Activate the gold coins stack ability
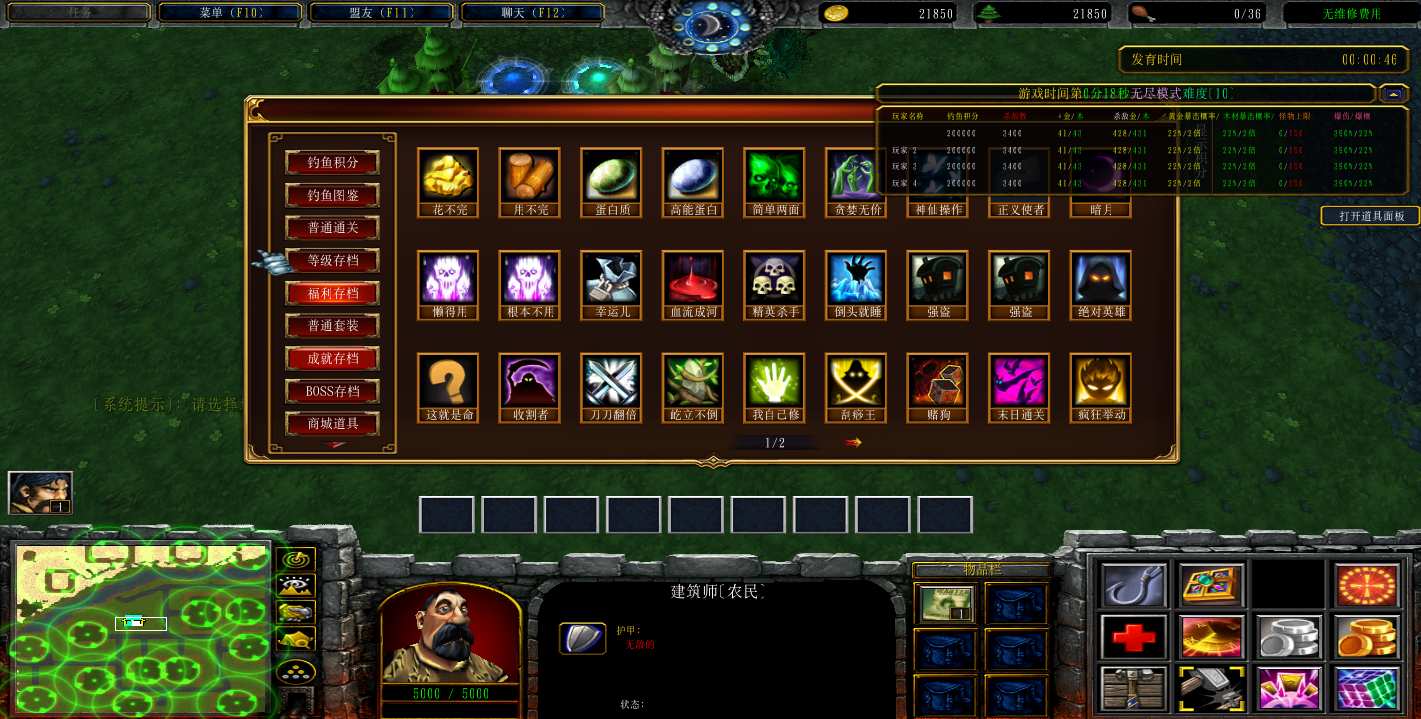Image resolution: width=1421 pixels, height=719 pixels. [x=1367, y=637]
